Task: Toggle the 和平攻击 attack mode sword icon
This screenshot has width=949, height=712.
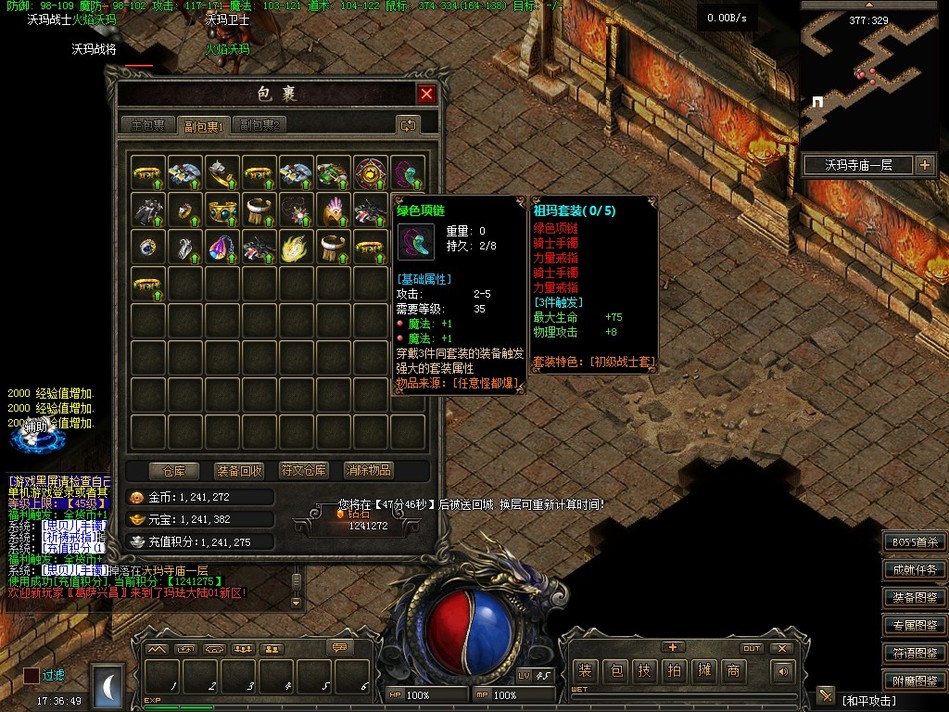Action: pyautogui.click(x=826, y=695)
